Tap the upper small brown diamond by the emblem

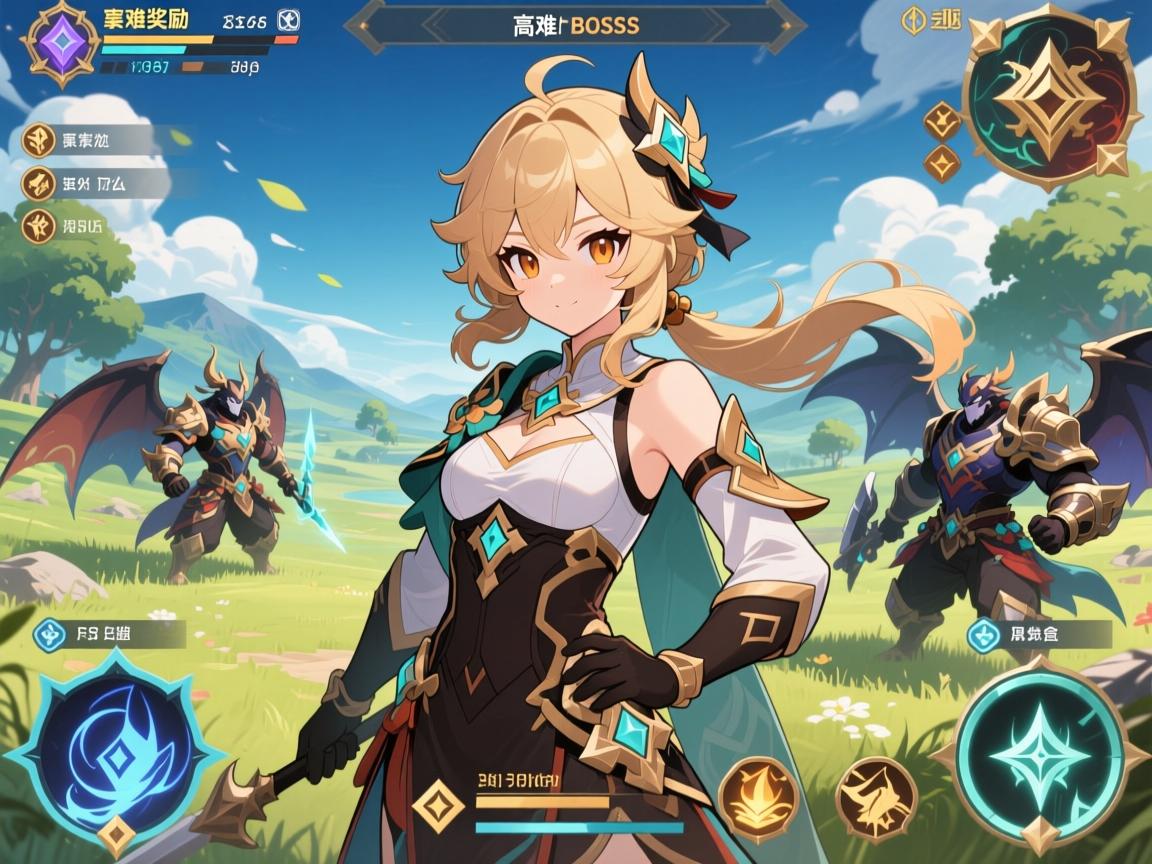click(942, 121)
